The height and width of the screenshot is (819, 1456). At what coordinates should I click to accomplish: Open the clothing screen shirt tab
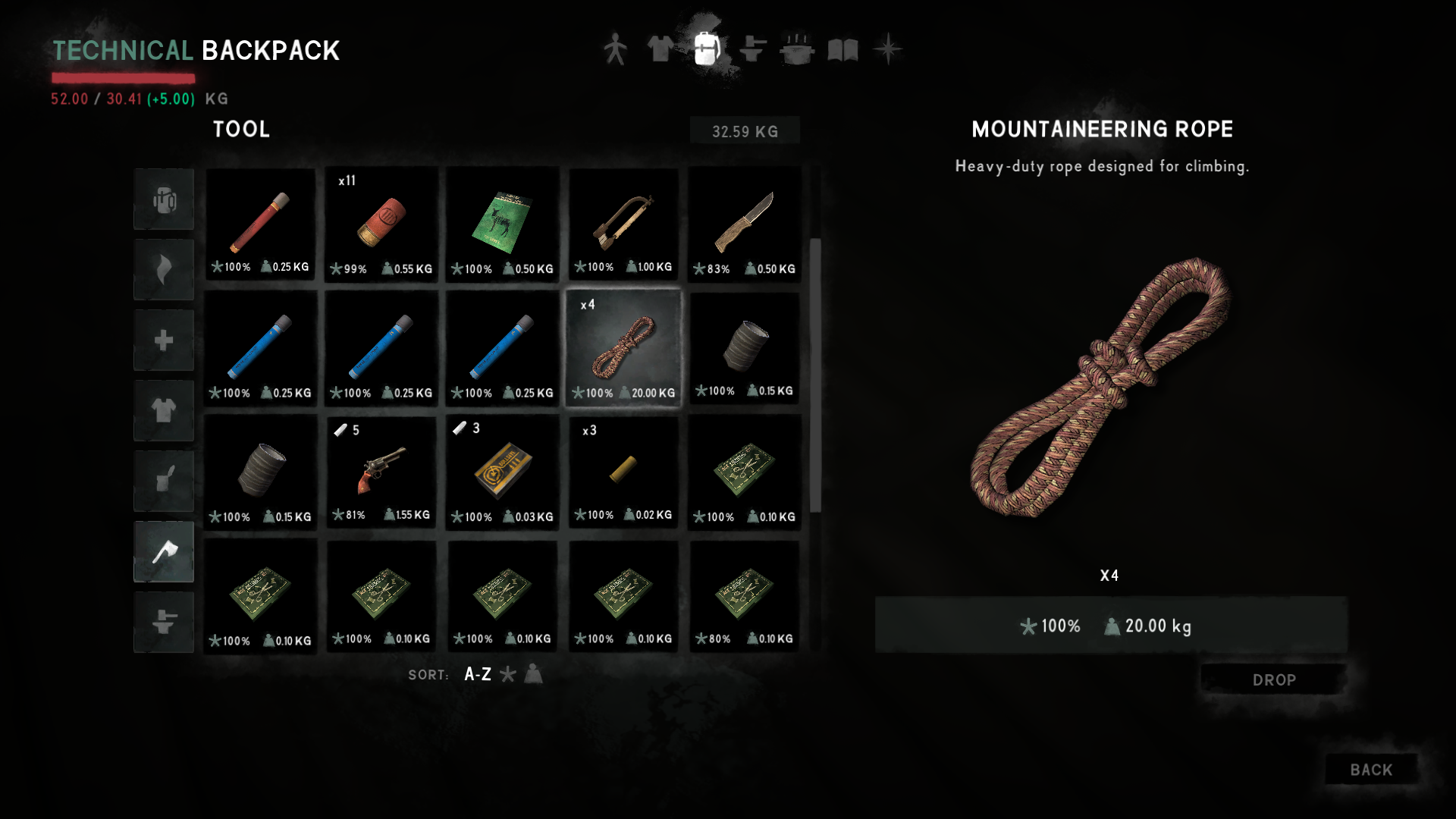(660, 50)
